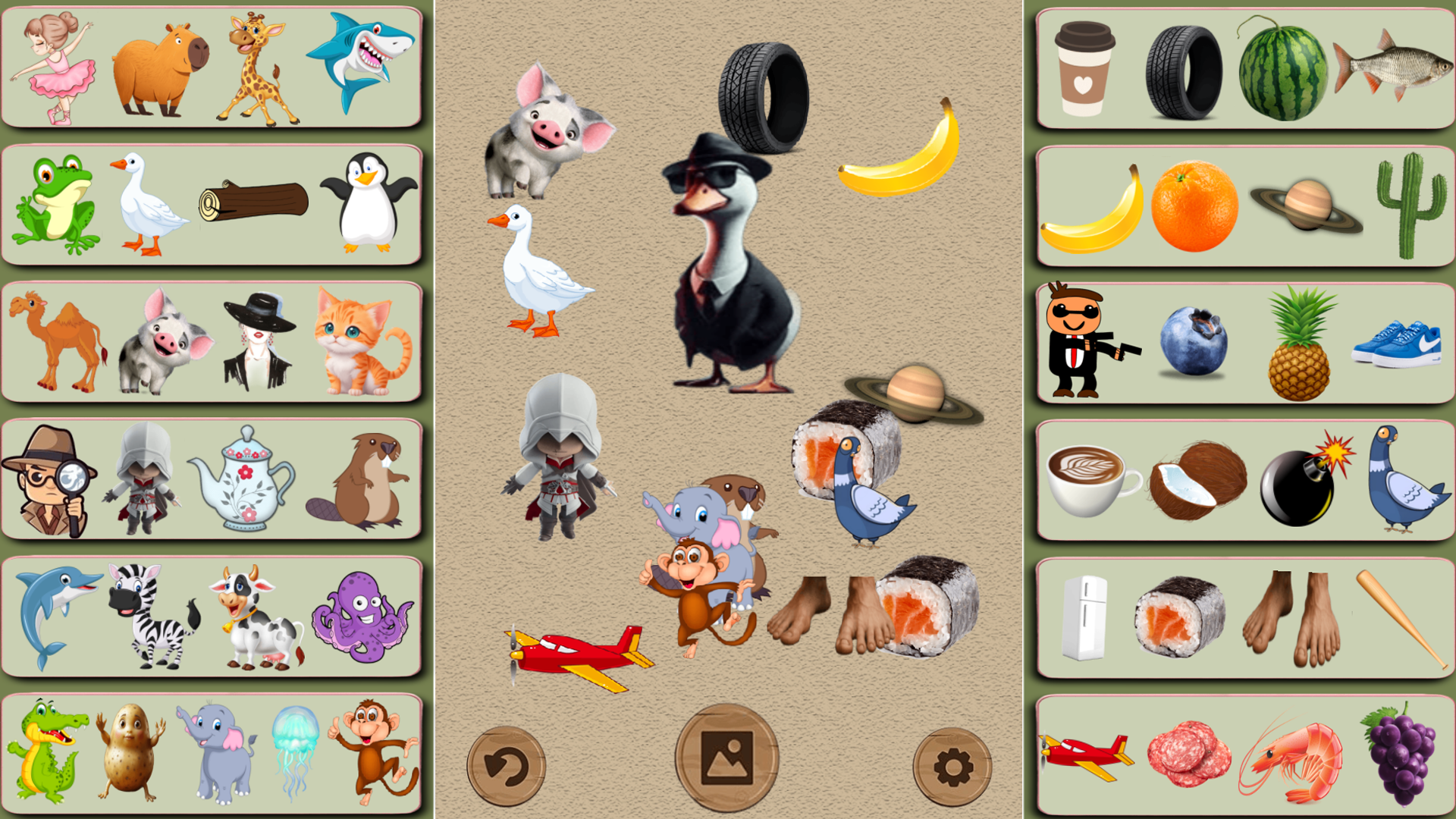Click the undo arrow button

coord(507,766)
